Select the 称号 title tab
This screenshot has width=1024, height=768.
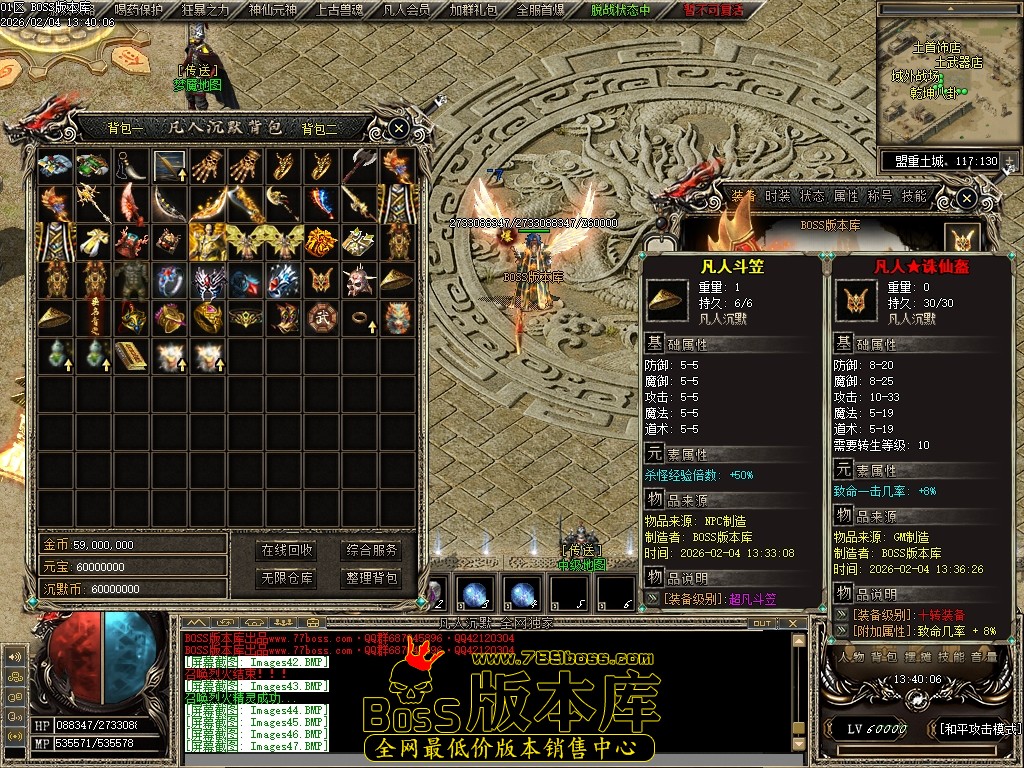[880, 196]
